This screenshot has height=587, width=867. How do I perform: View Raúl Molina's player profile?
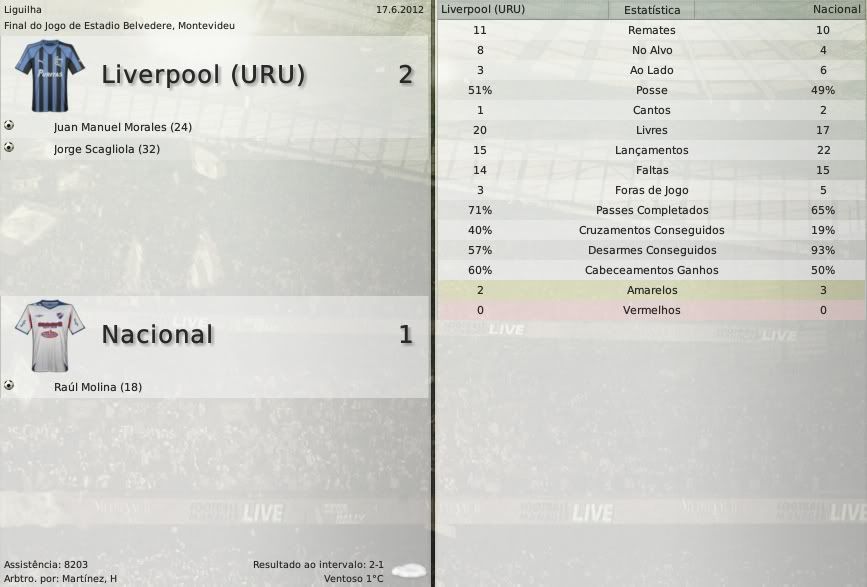(97, 387)
